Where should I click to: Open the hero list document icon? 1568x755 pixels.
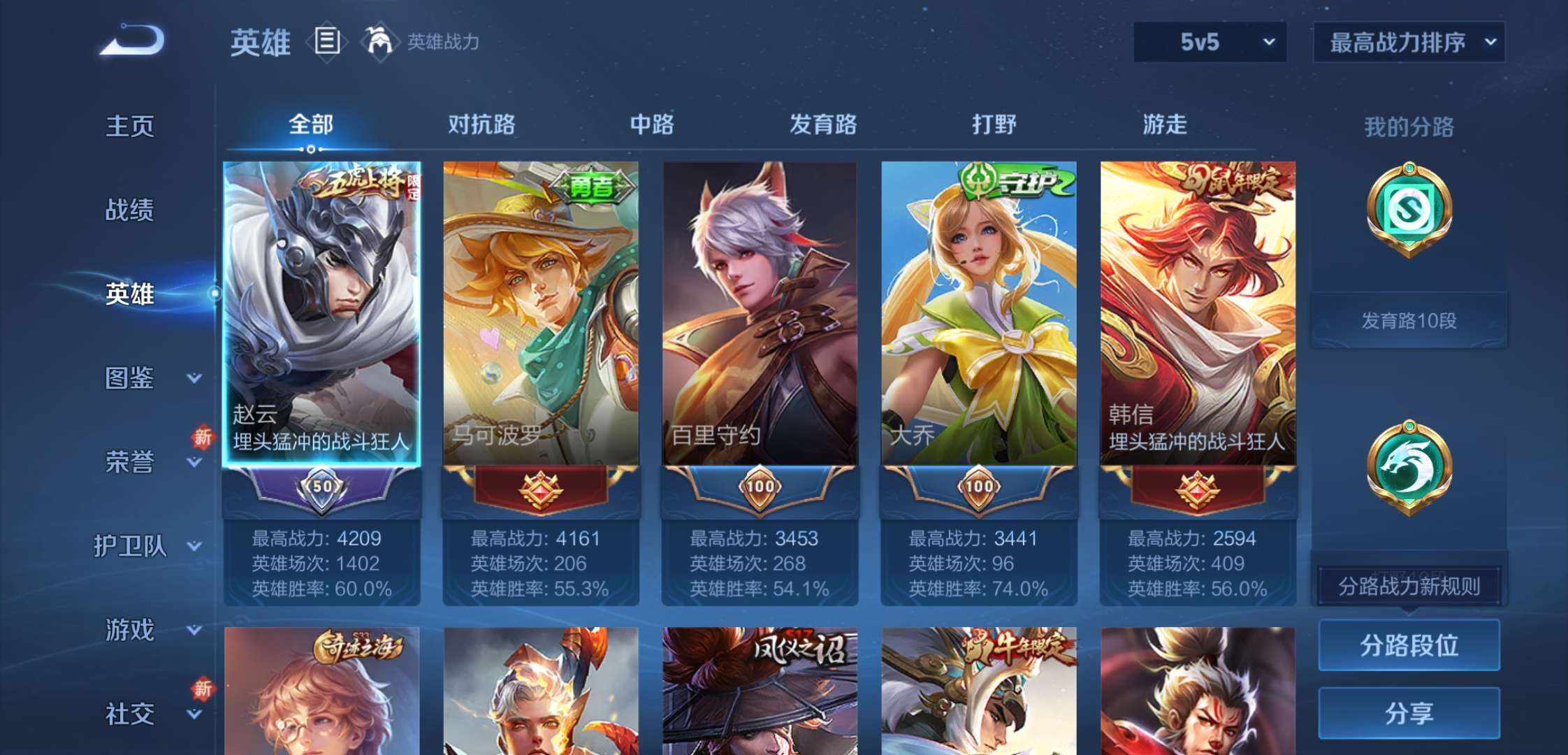[x=326, y=42]
